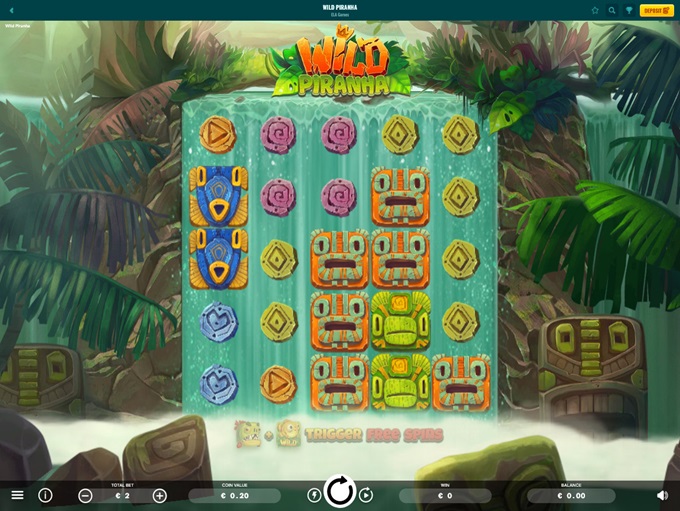Open the search magnifier icon

(612, 10)
